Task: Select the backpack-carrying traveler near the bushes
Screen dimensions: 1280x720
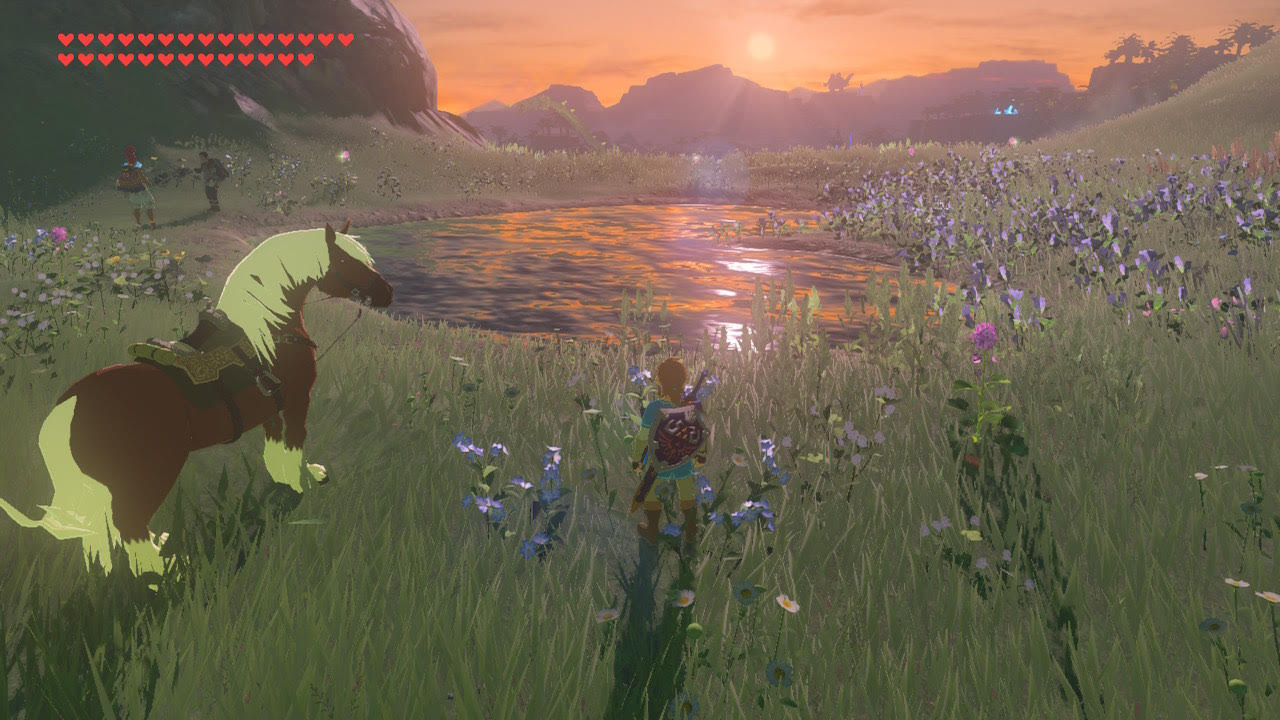Action: pos(214,180)
